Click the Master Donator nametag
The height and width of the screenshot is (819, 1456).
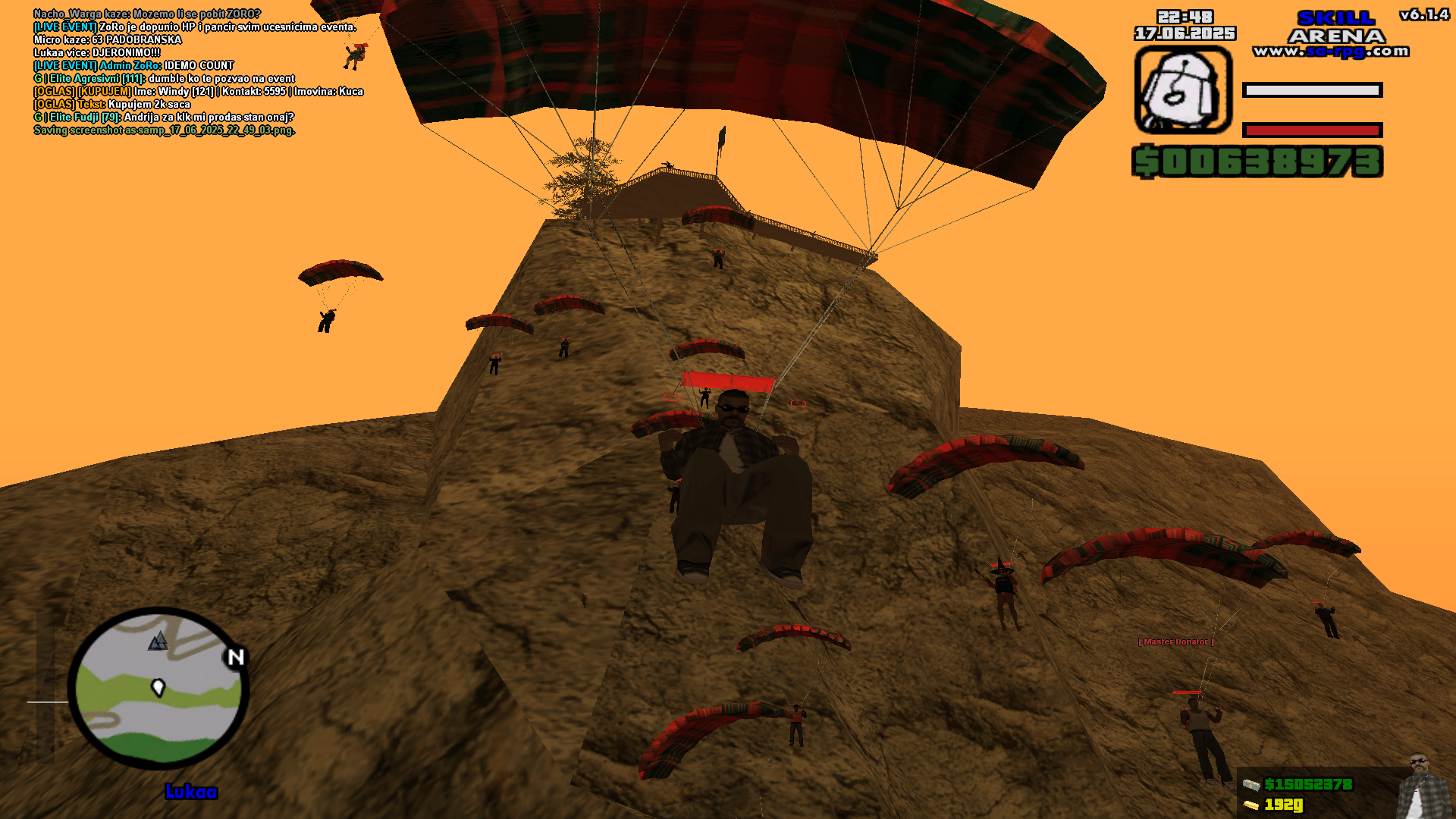tap(1175, 641)
